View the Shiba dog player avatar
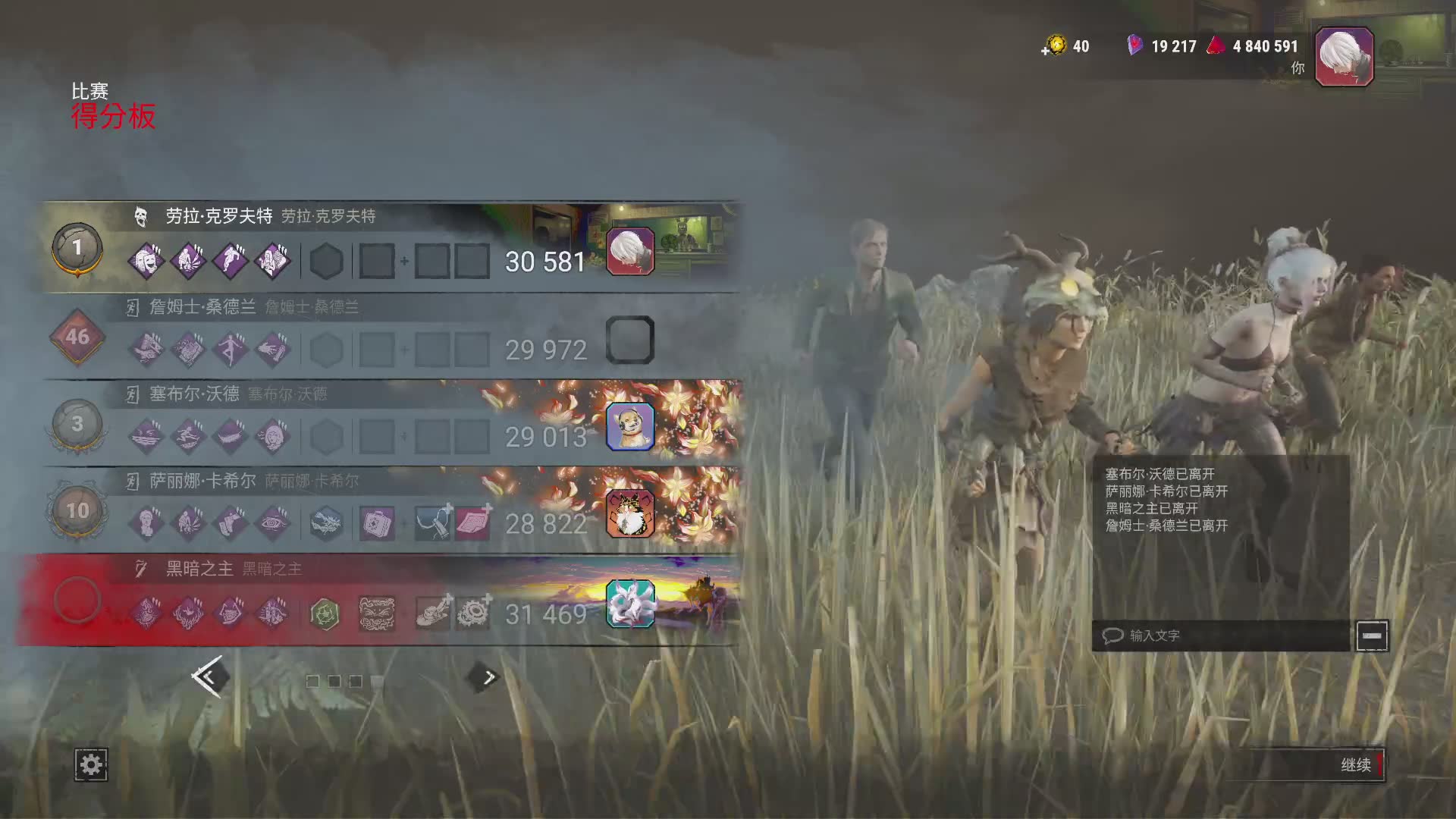This screenshot has height=819, width=1456. [x=630, y=426]
